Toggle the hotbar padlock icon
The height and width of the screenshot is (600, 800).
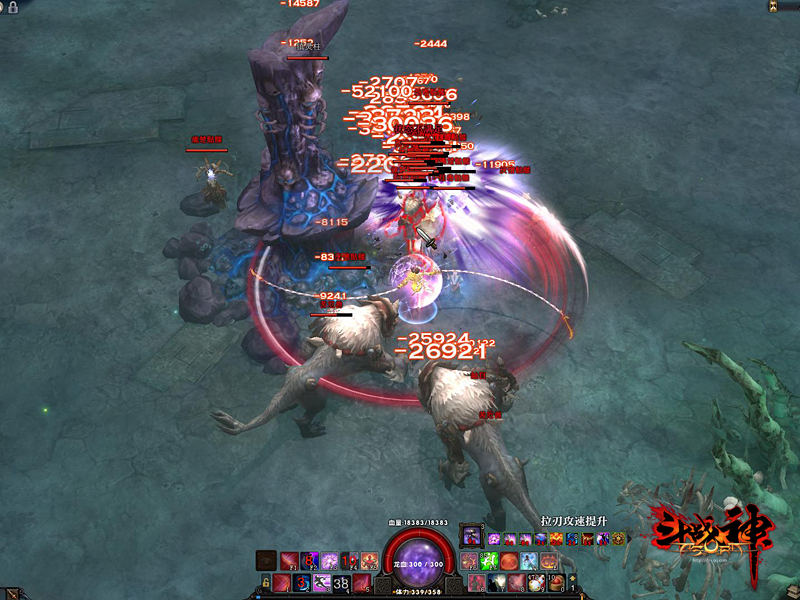[267, 582]
